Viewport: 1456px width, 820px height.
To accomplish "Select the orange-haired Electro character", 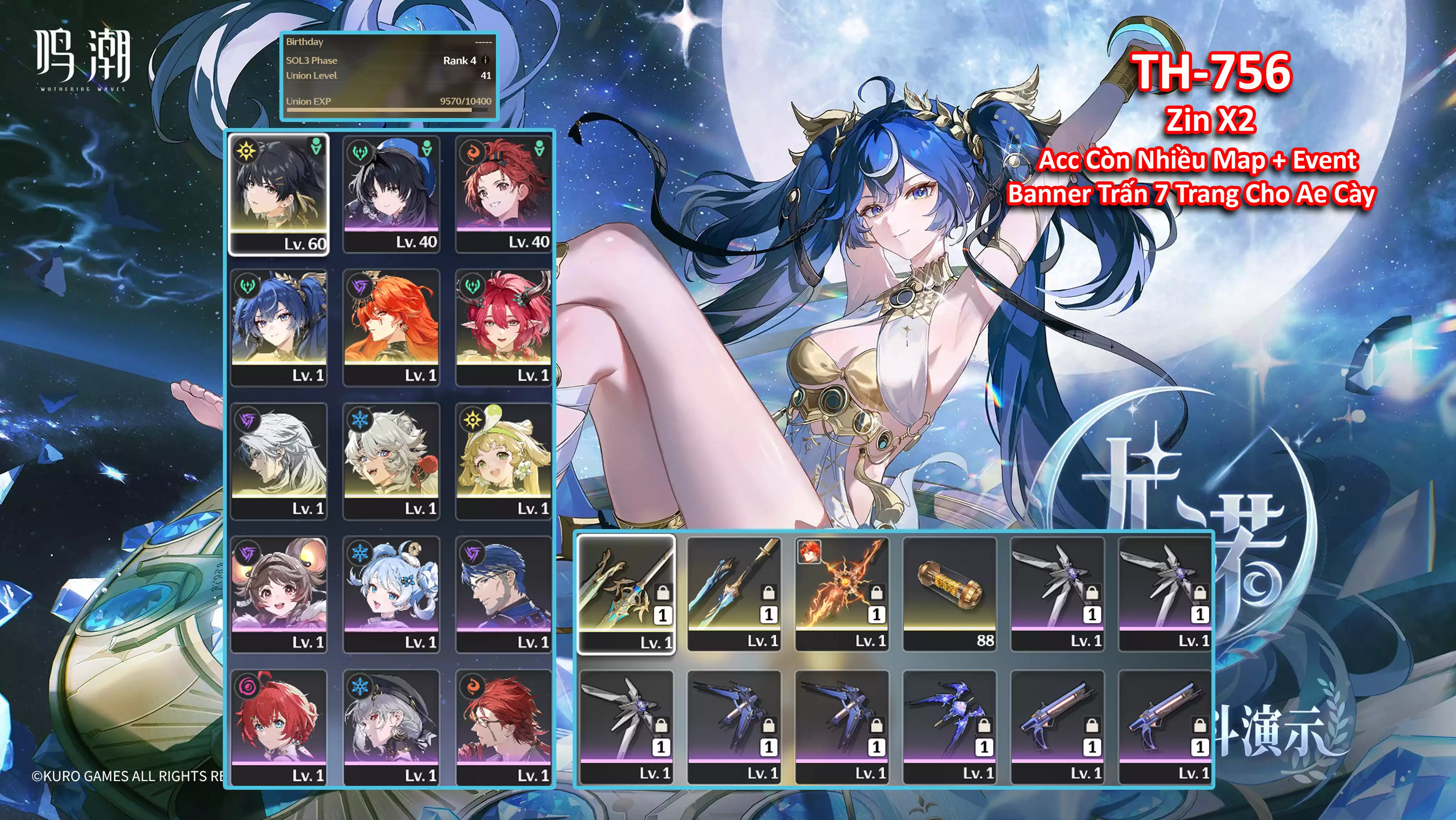I will point(391,327).
